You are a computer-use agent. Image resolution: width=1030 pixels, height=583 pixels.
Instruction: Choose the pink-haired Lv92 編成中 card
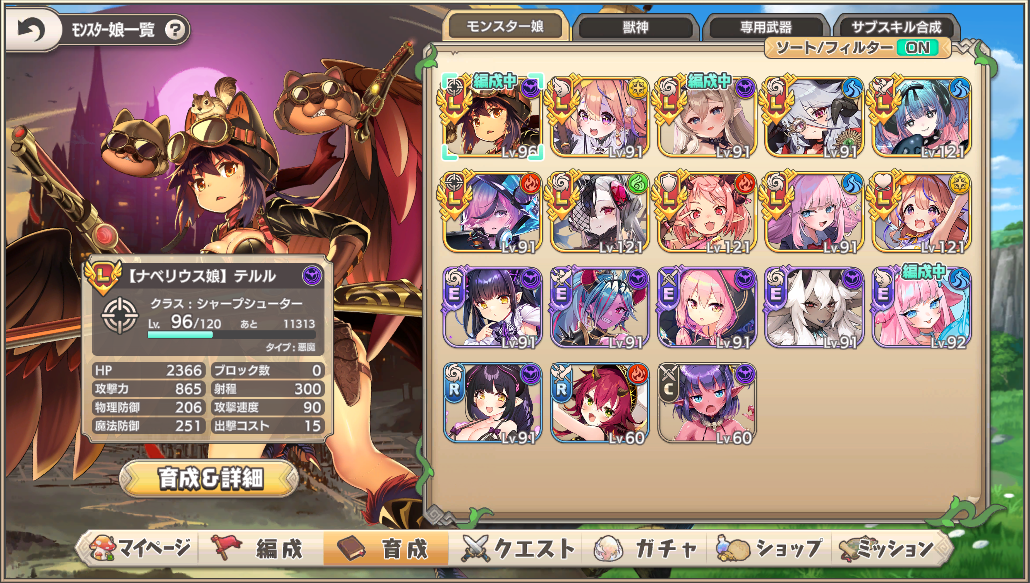click(921, 307)
